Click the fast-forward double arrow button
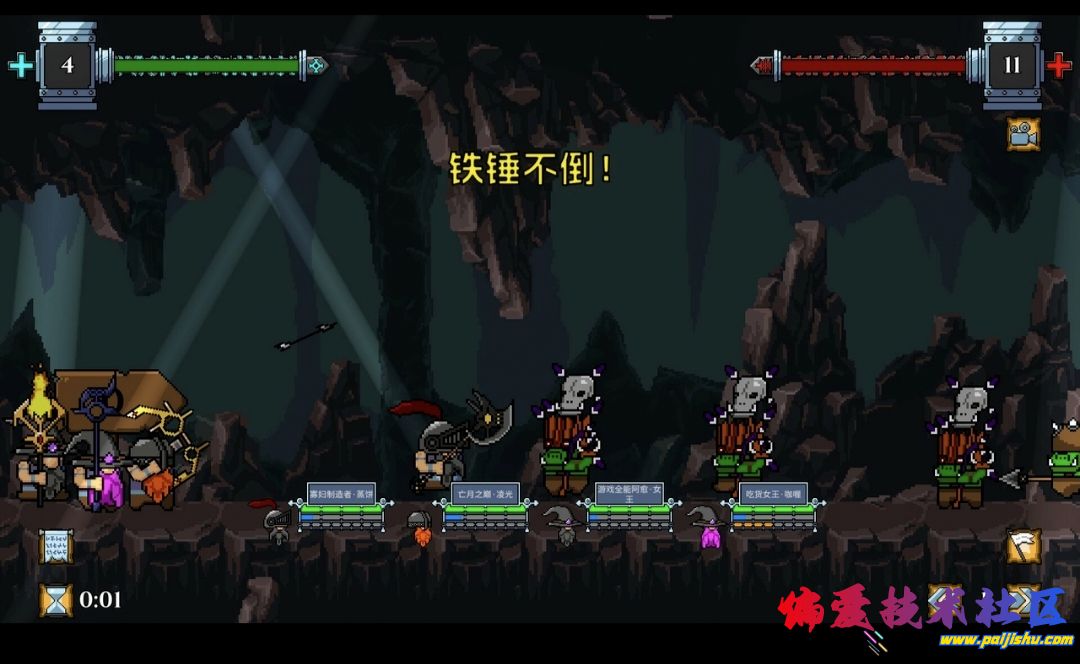Viewport: 1080px width, 664px height. (1023, 599)
